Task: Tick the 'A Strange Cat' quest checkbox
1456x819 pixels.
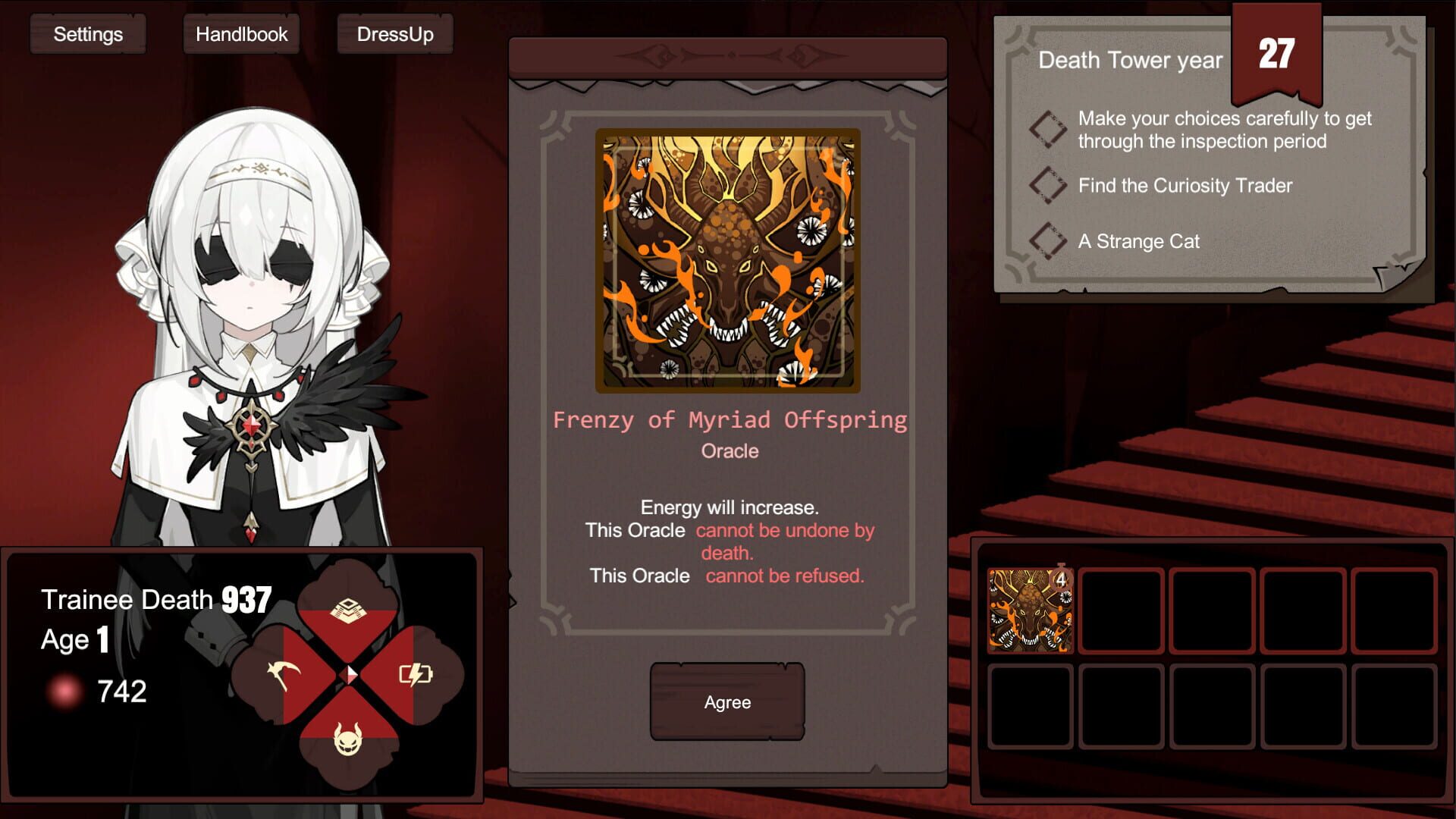Action: pos(1047,242)
